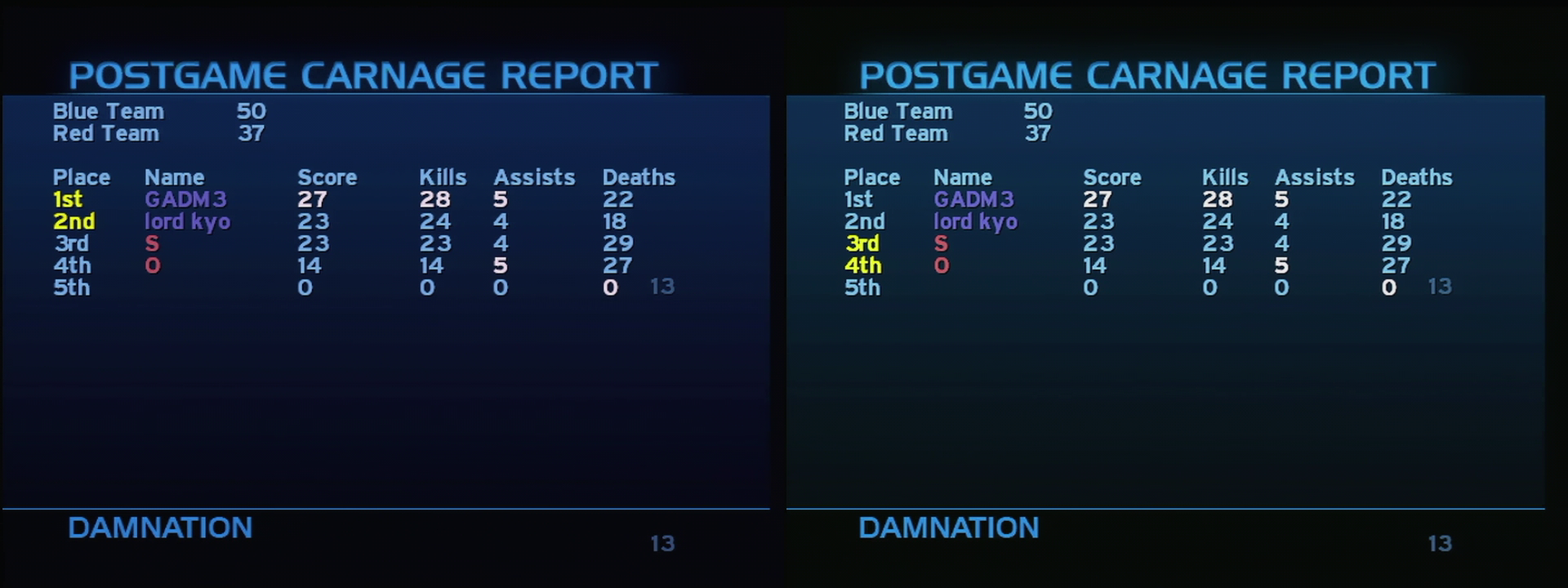Click the Score column header
The width and height of the screenshot is (1568, 588).
pyautogui.click(x=327, y=176)
